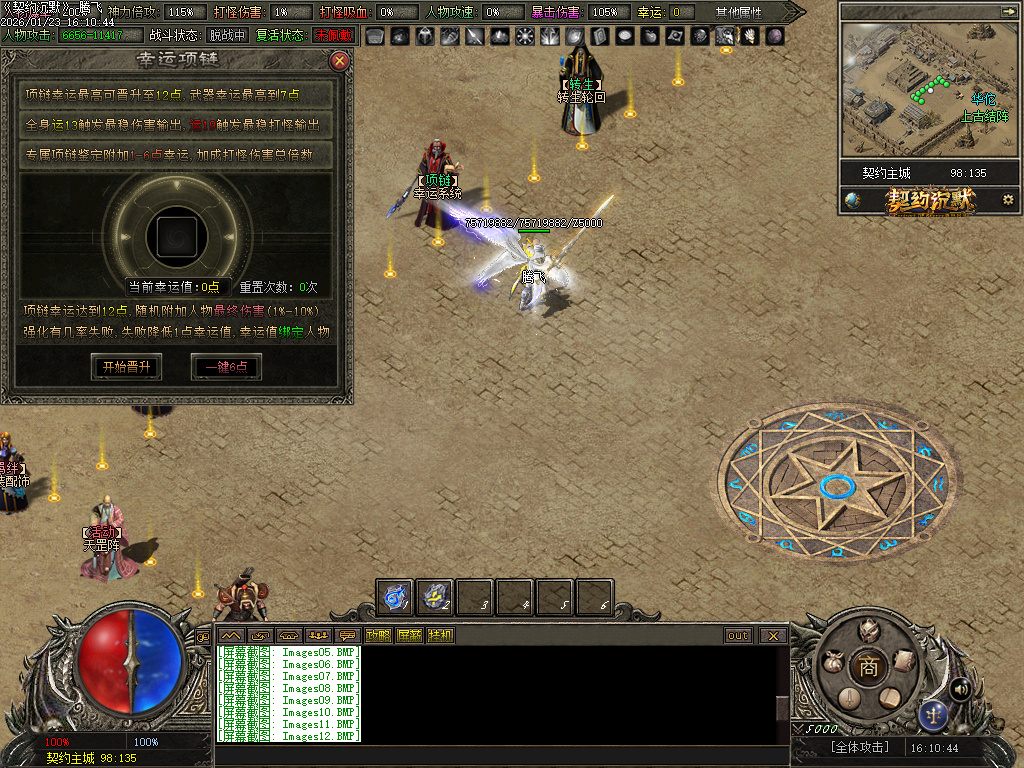Open the globe icon under the minimap

853,200
